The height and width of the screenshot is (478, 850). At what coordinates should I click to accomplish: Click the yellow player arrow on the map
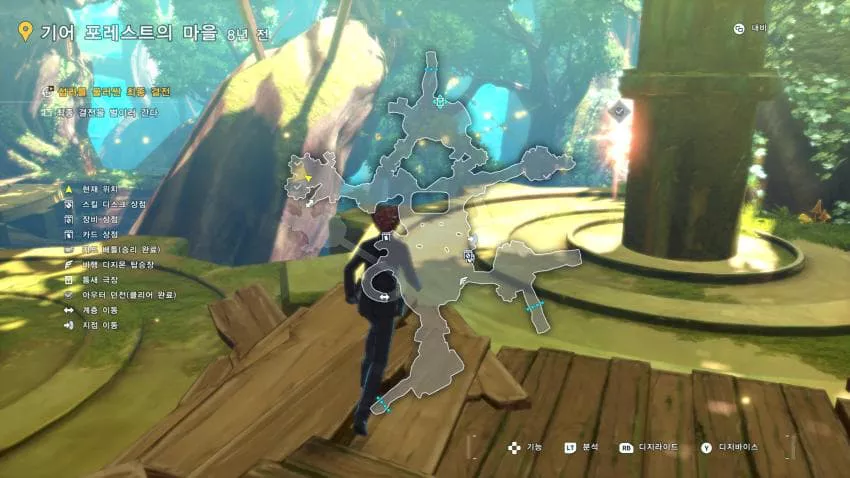point(307,176)
